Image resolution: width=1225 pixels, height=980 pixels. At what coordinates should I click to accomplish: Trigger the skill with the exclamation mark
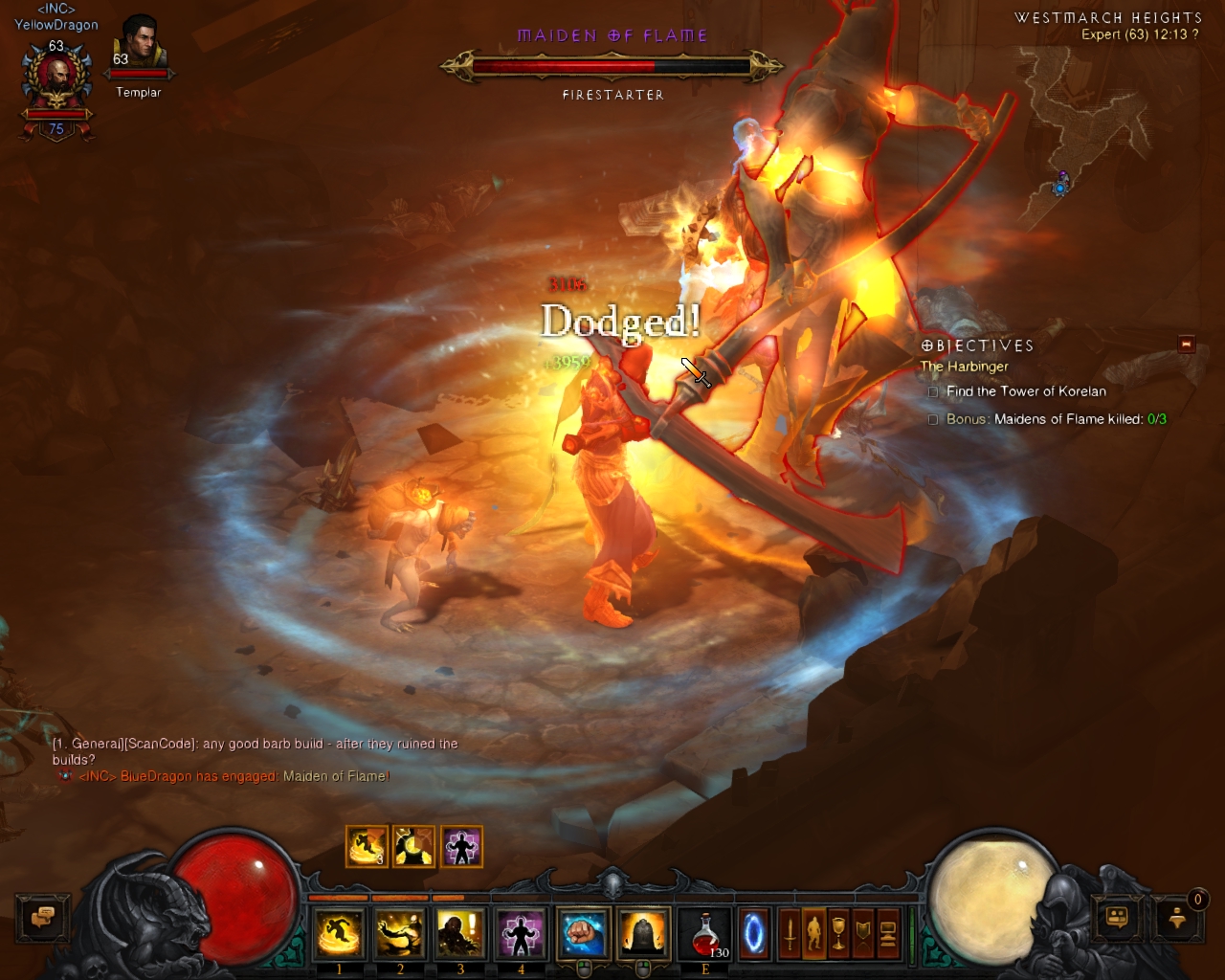click(x=460, y=933)
